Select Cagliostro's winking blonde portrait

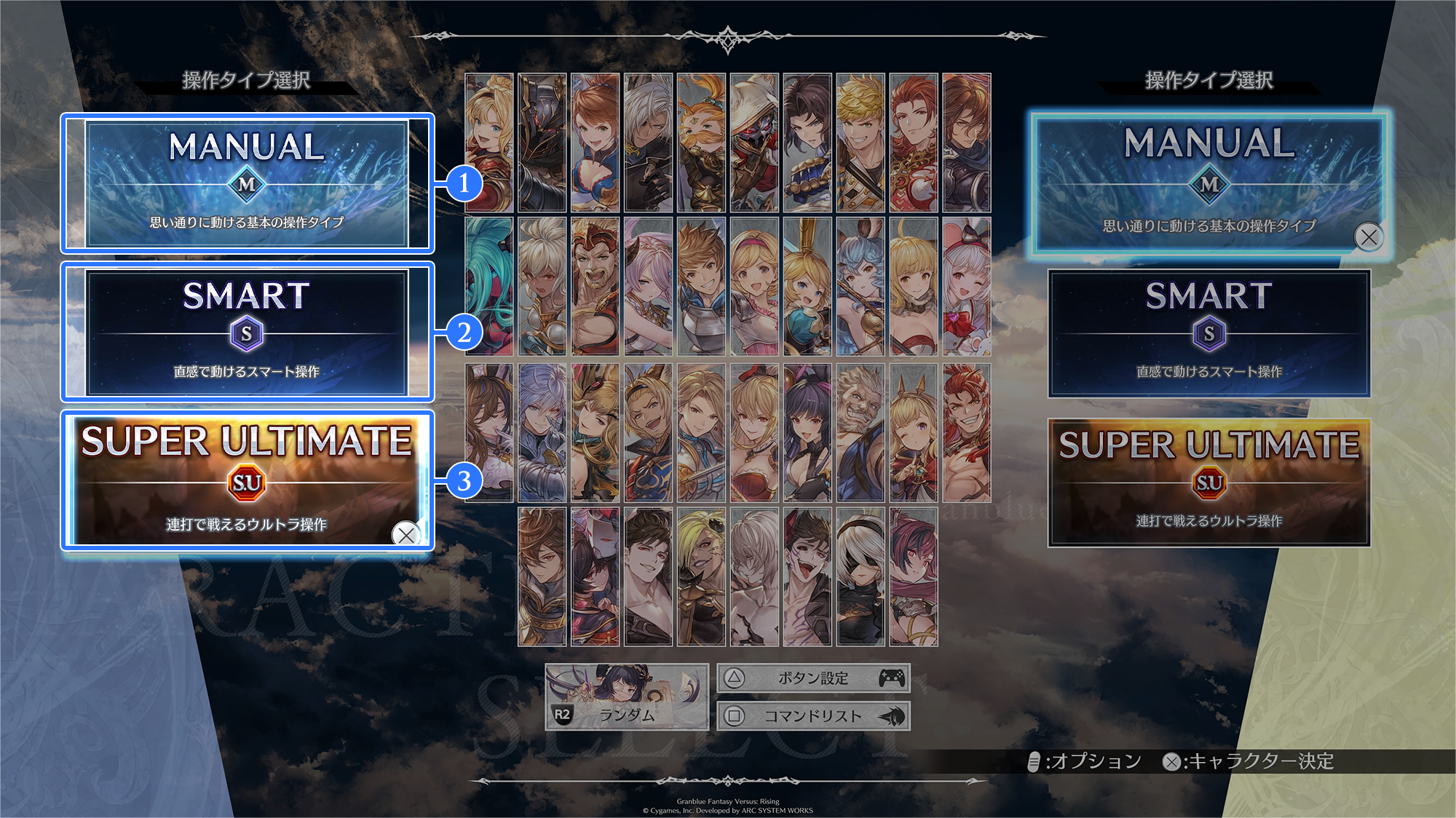pyautogui.click(x=914, y=433)
